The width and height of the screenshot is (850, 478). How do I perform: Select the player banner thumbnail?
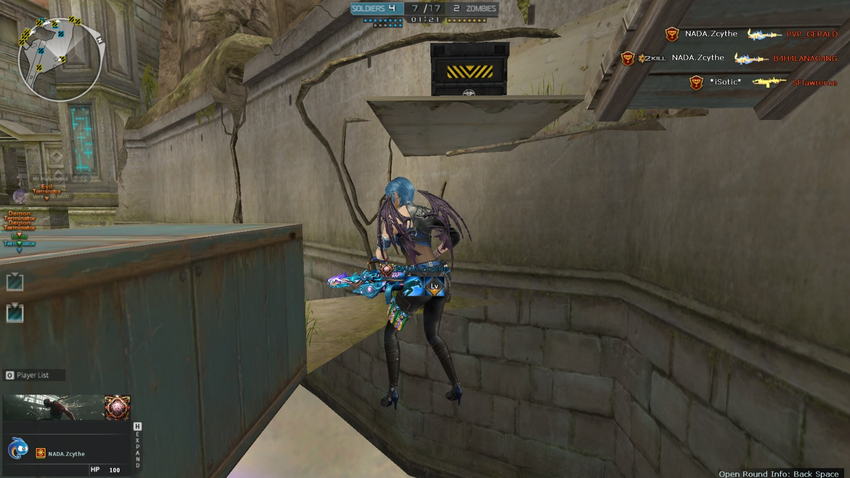53,407
